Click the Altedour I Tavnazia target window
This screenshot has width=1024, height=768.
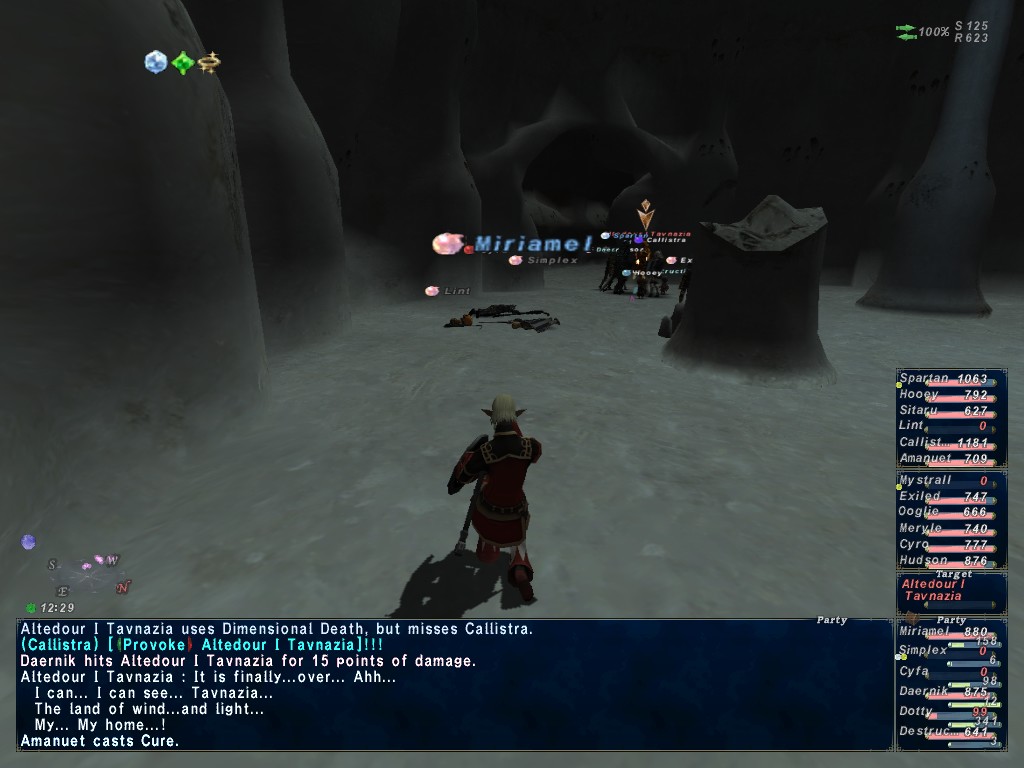click(x=950, y=590)
